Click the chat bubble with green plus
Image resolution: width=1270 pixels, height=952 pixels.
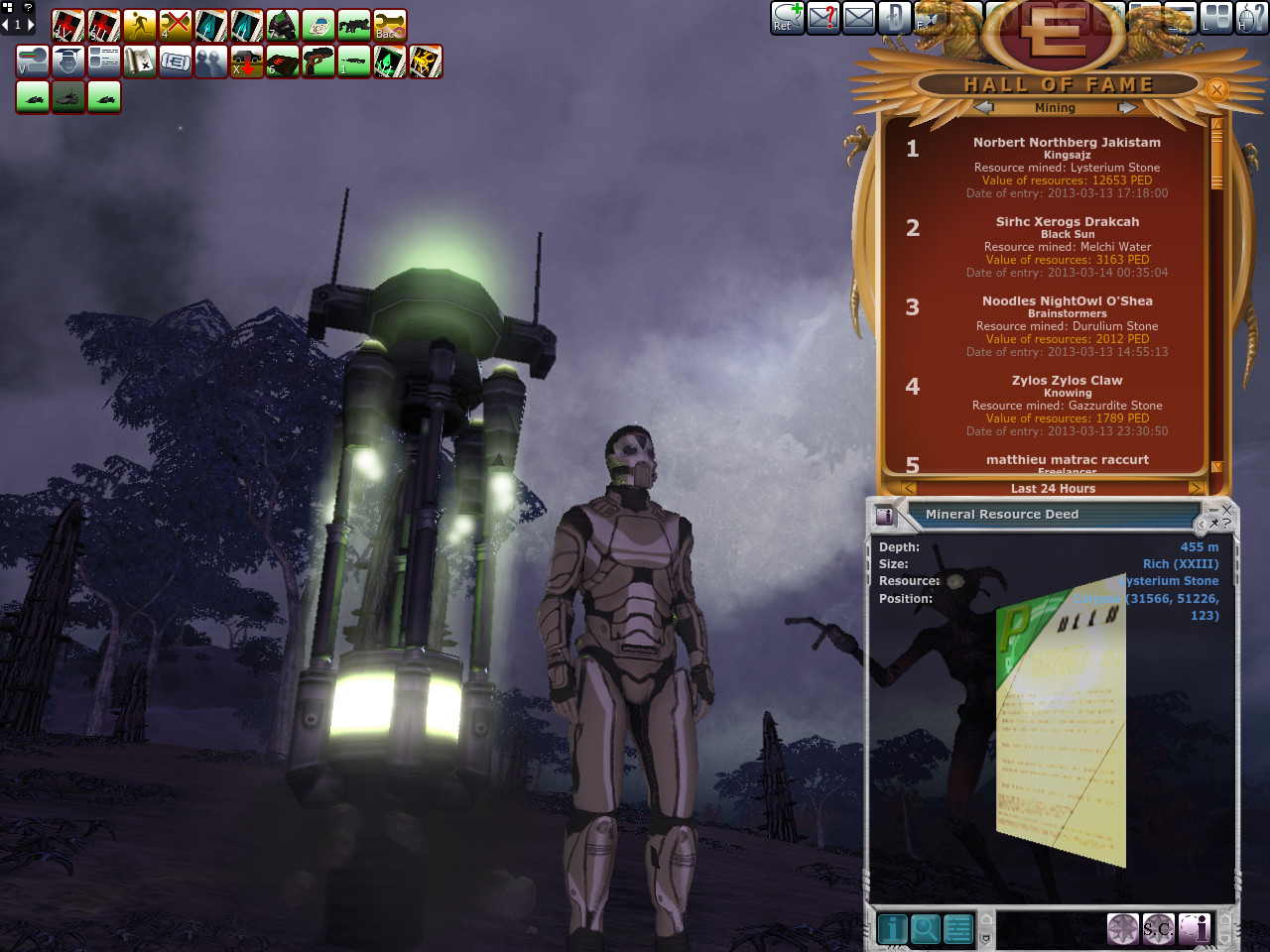[788, 17]
